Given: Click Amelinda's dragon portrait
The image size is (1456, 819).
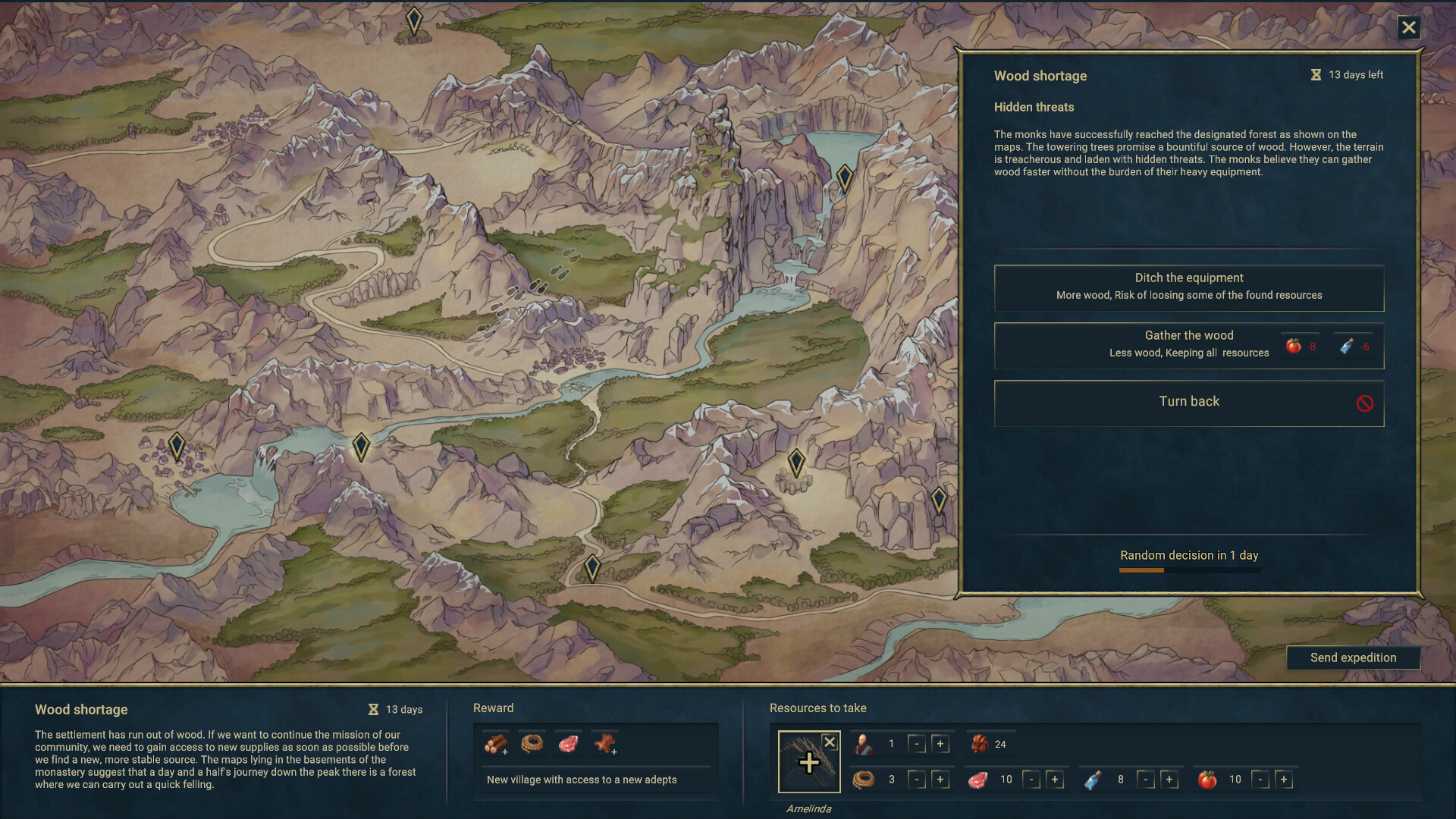Looking at the screenshot, I should coord(809,761).
